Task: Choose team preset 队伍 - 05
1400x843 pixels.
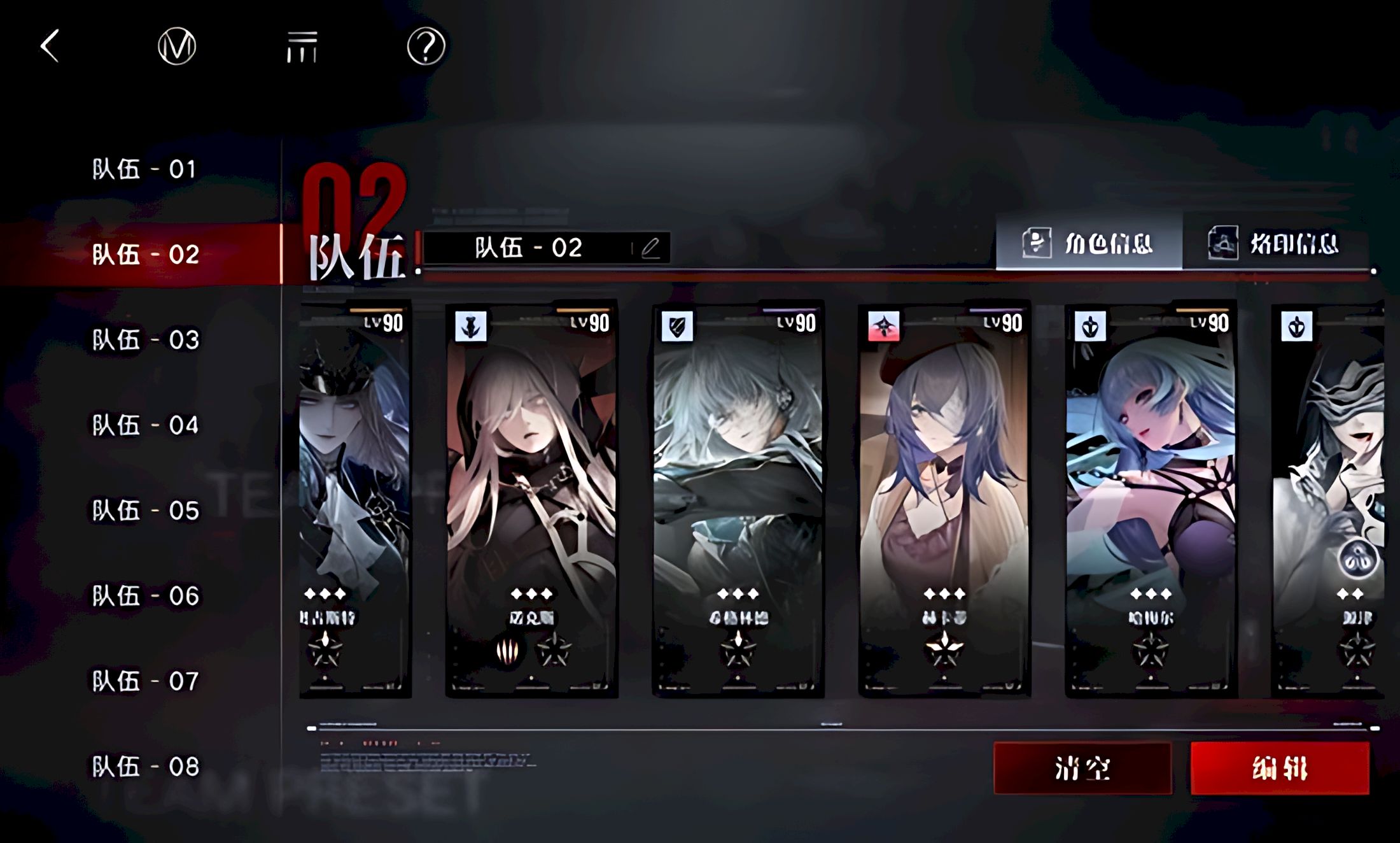Action: 145,511
